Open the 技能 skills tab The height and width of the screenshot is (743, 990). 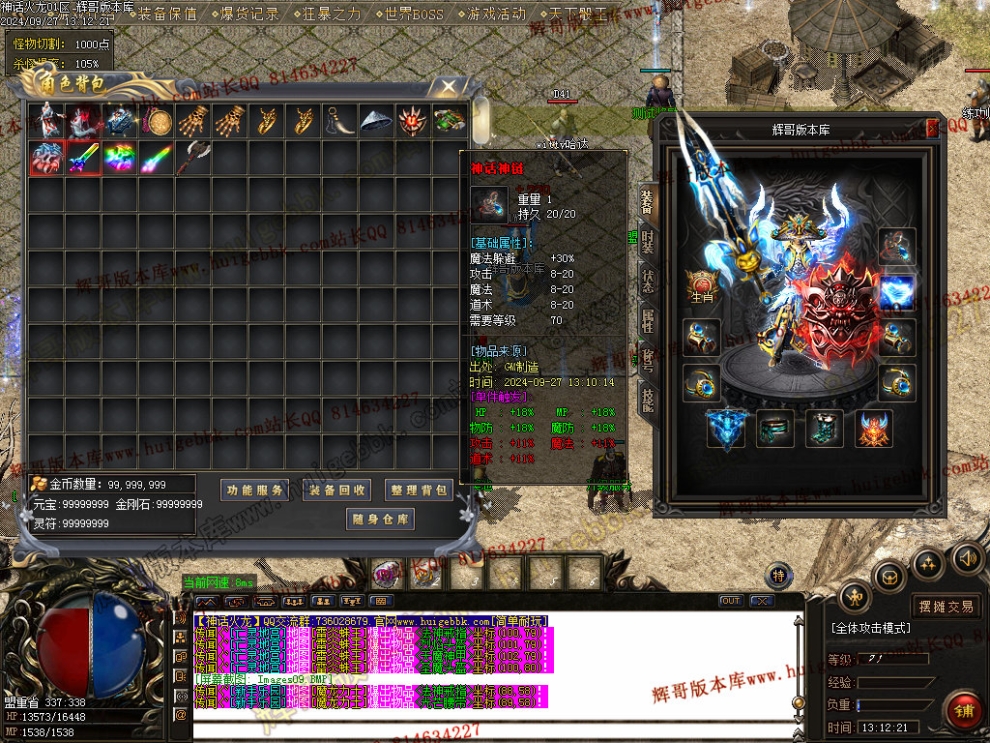point(648,399)
